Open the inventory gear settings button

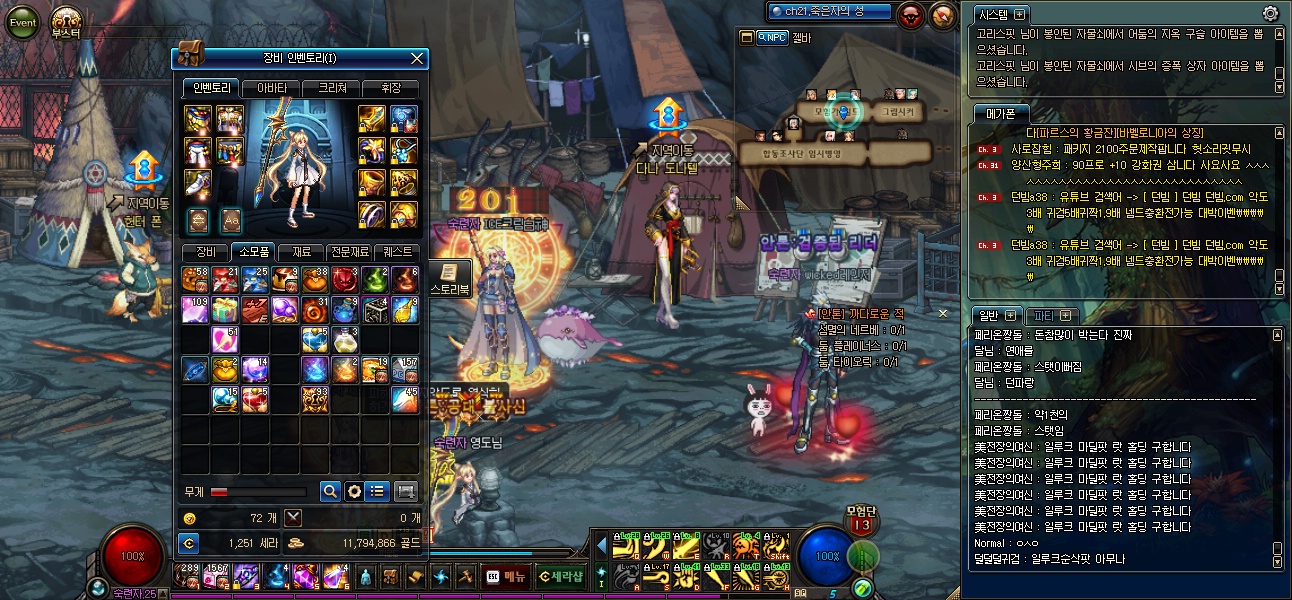pos(354,491)
